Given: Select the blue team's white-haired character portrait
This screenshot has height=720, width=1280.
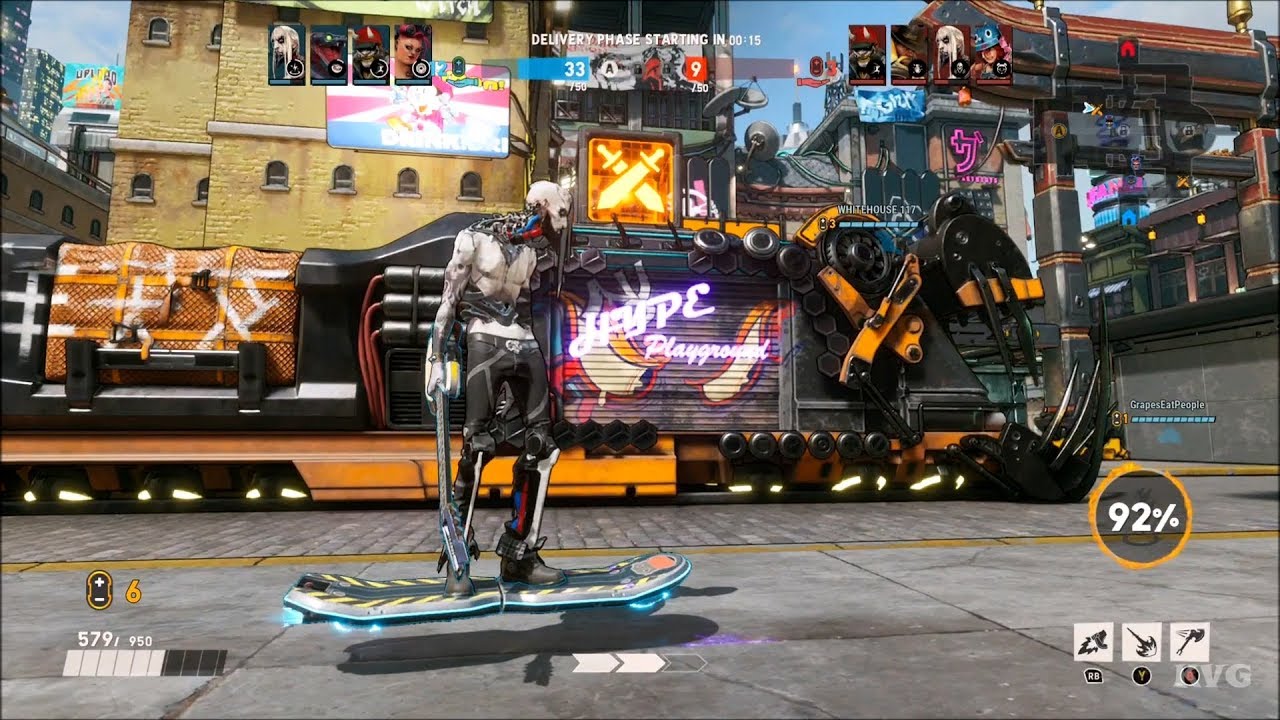Looking at the screenshot, I should click(x=287, y=54).
